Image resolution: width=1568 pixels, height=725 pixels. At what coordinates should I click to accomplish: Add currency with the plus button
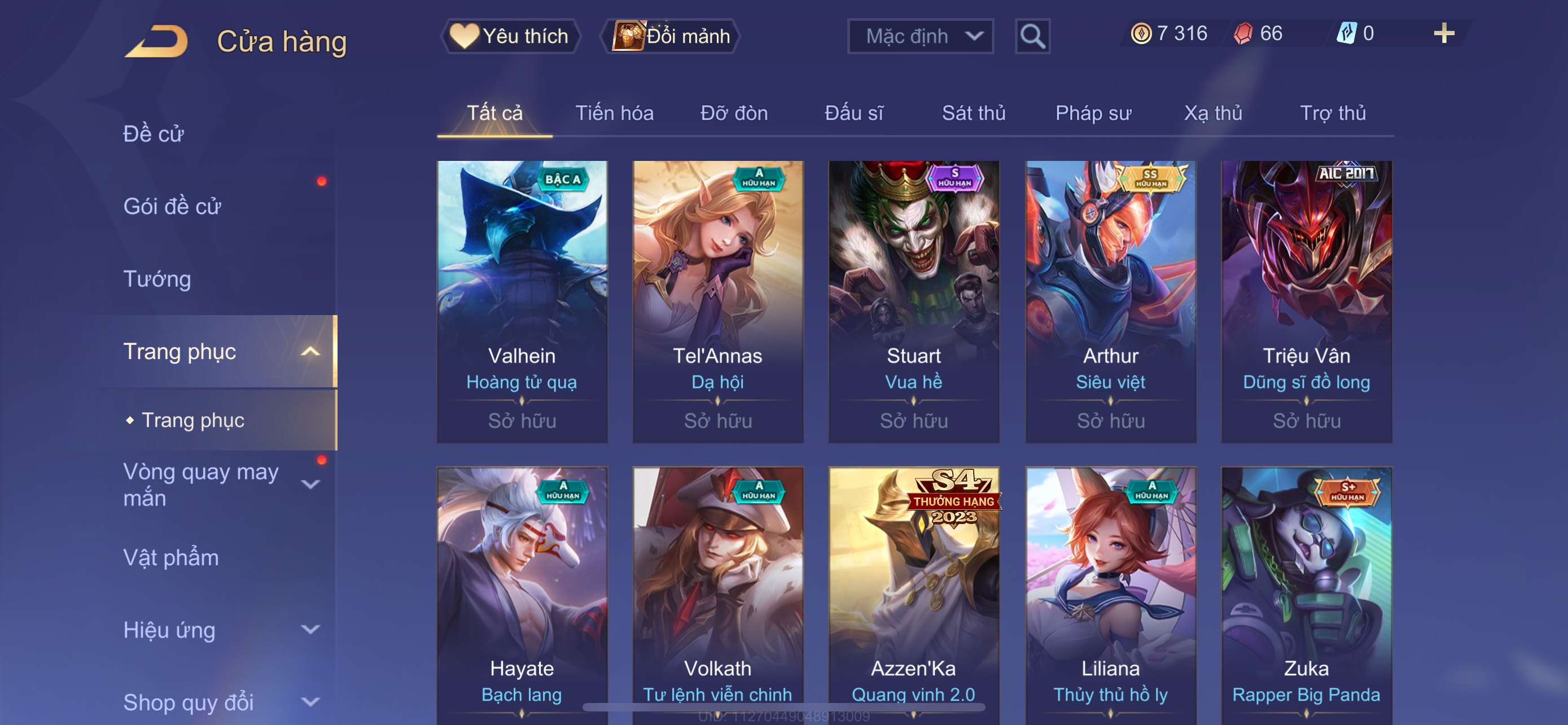1443,33
